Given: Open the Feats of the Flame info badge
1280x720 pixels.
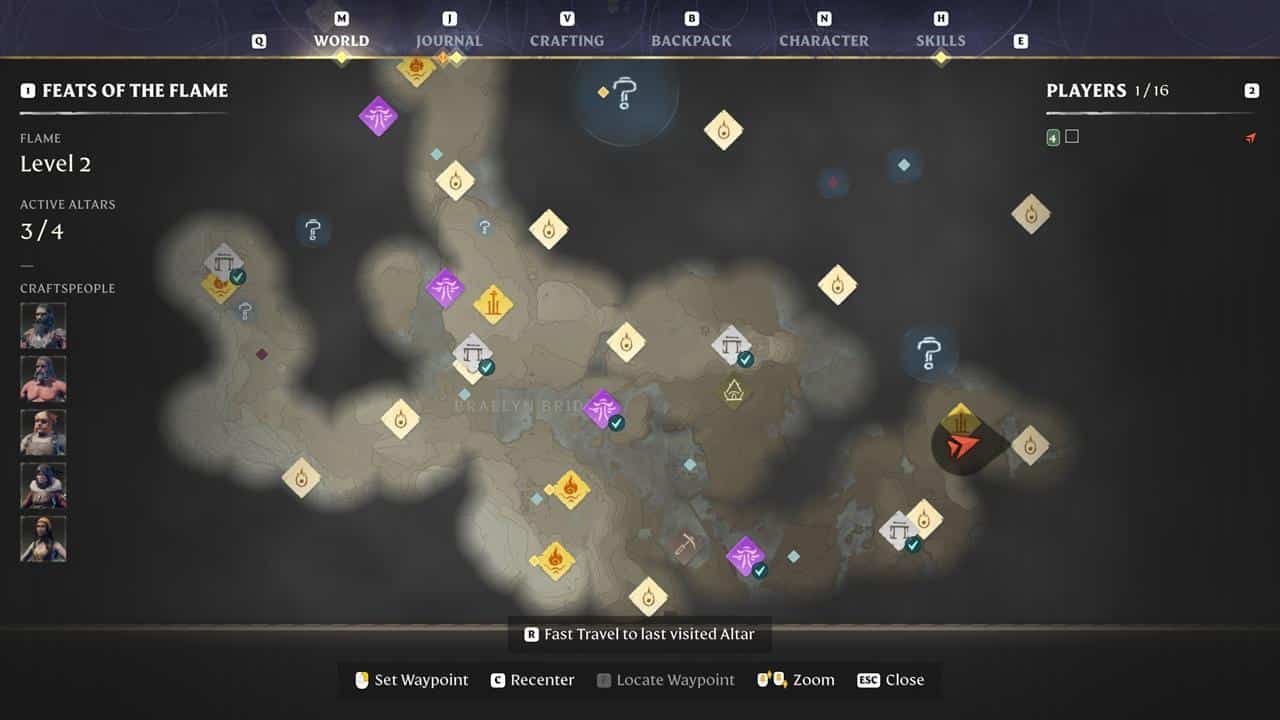Looking at the screenshot, I should (26, 90).
